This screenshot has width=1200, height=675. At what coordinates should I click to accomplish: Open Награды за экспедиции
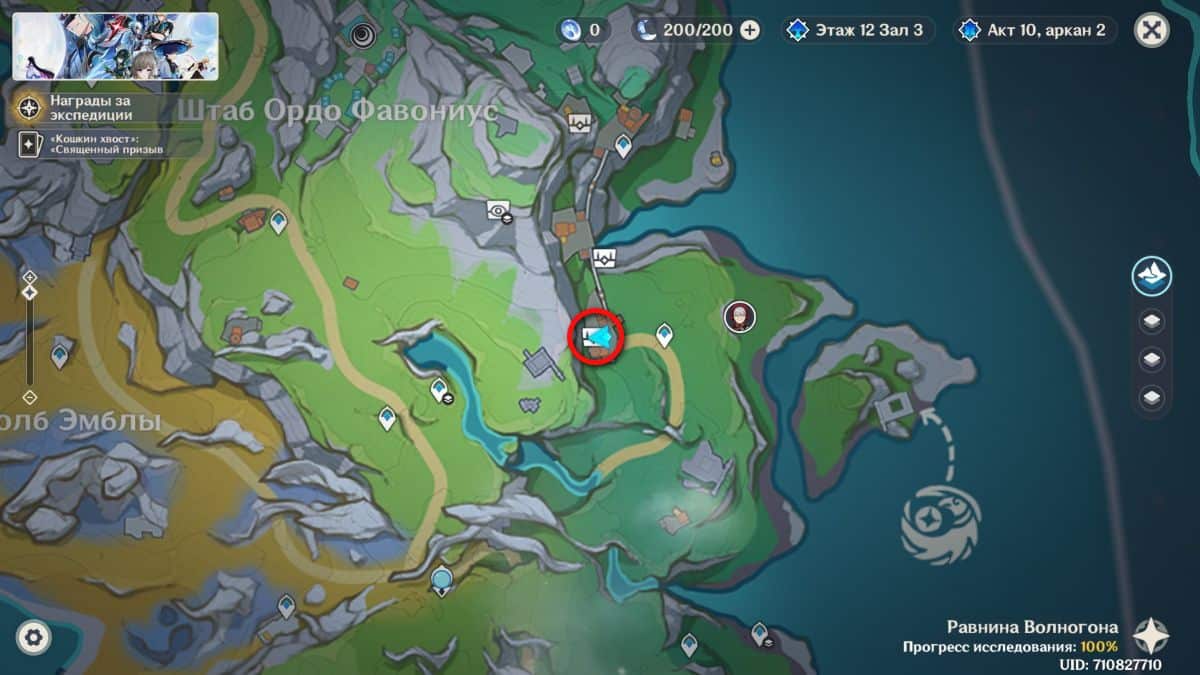pos(90,107)
